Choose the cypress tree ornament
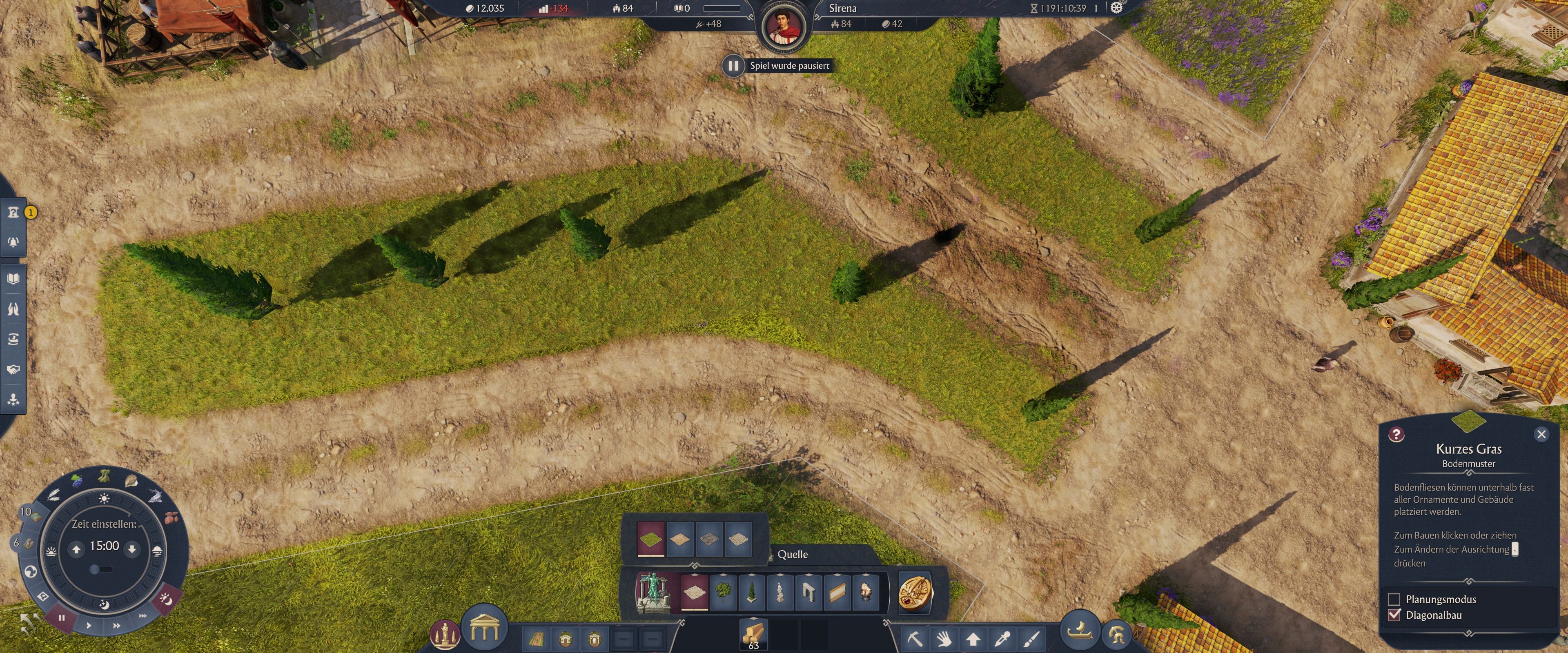 pyautogui.click(x=752, y=591)
